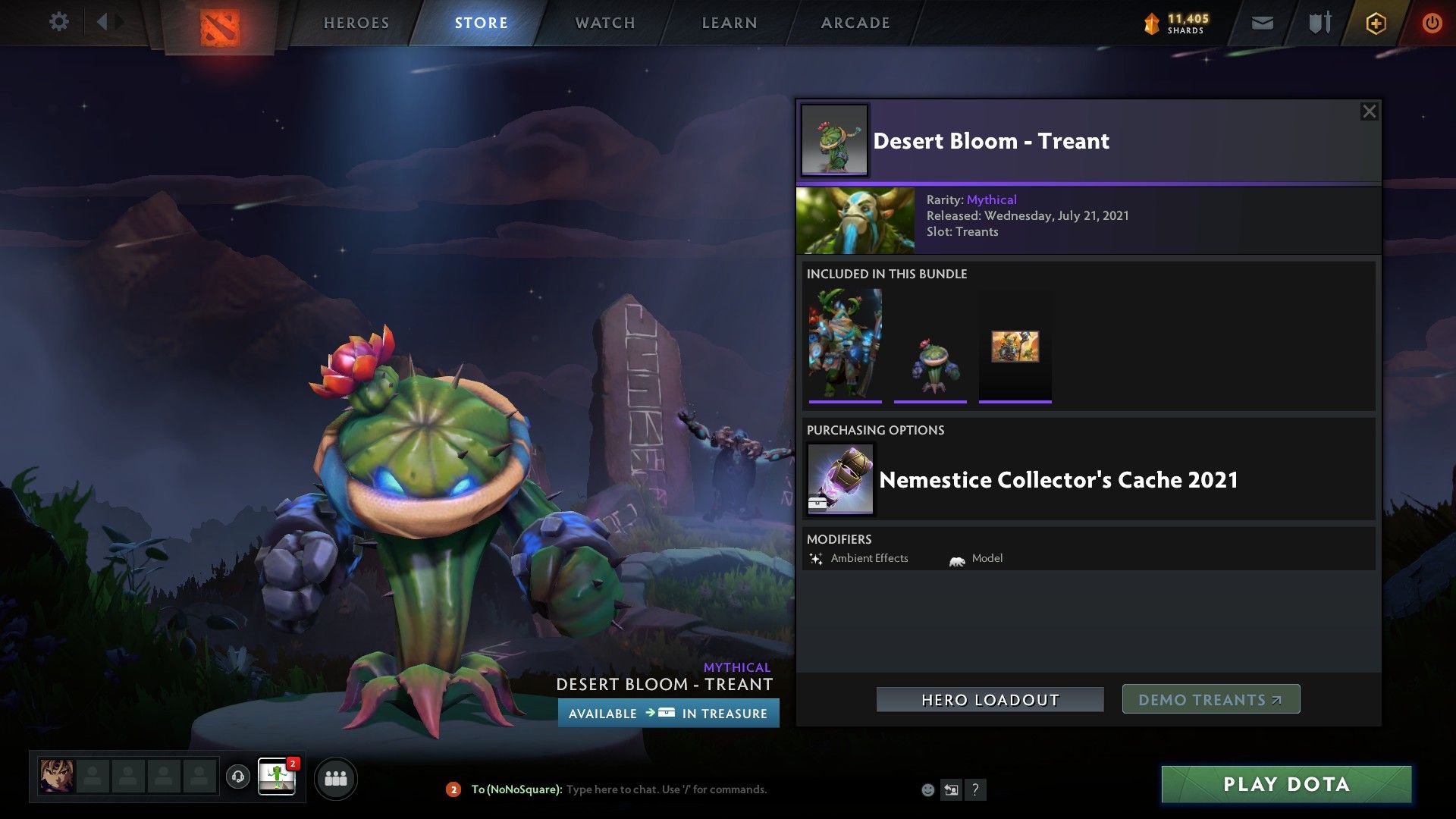This screenshot has height=819, width=1456.
Task: Open Nemestice Collector's Cache 2021 treasure
Action: pyautogui.click(x=1058, y=480)
